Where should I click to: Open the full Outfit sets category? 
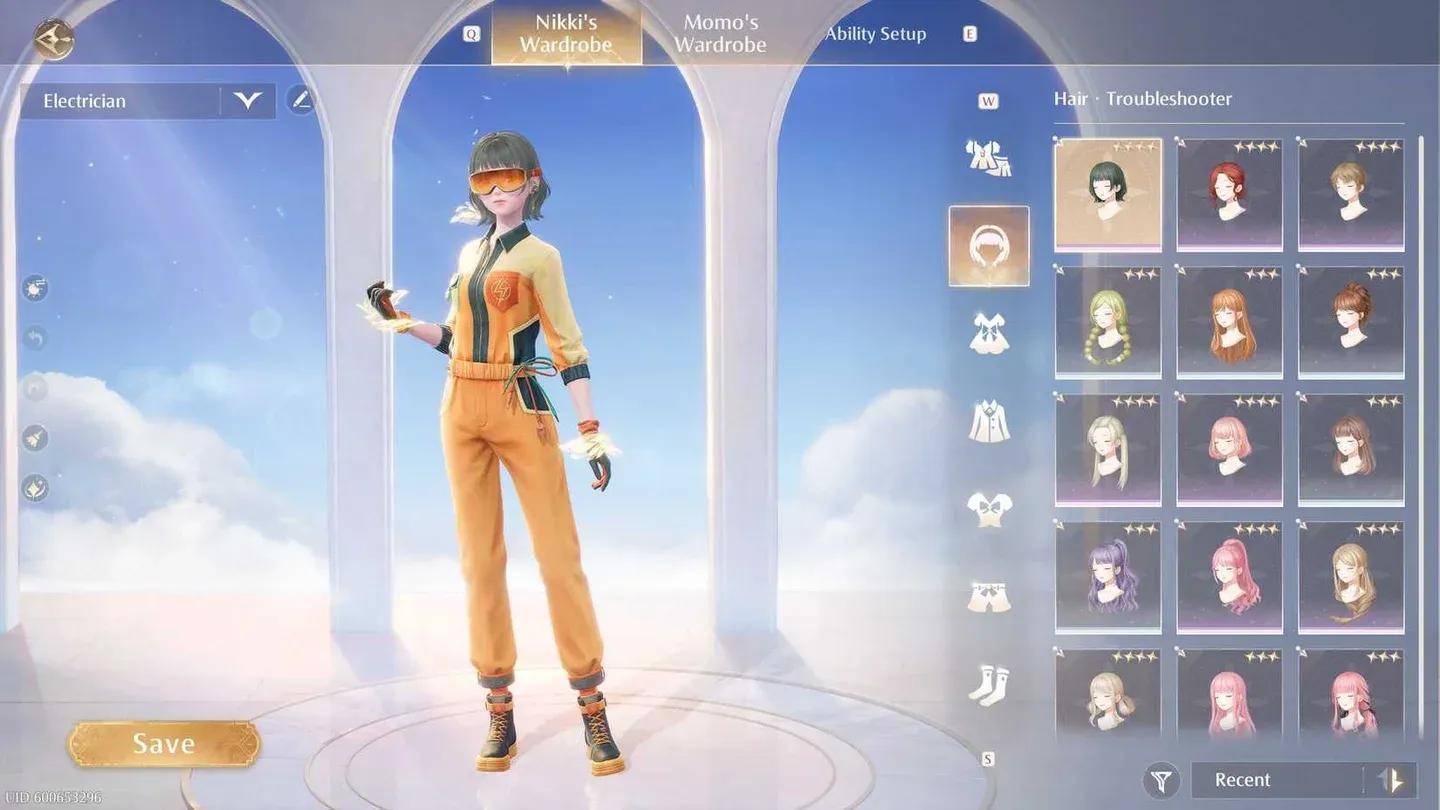(988, 157)
